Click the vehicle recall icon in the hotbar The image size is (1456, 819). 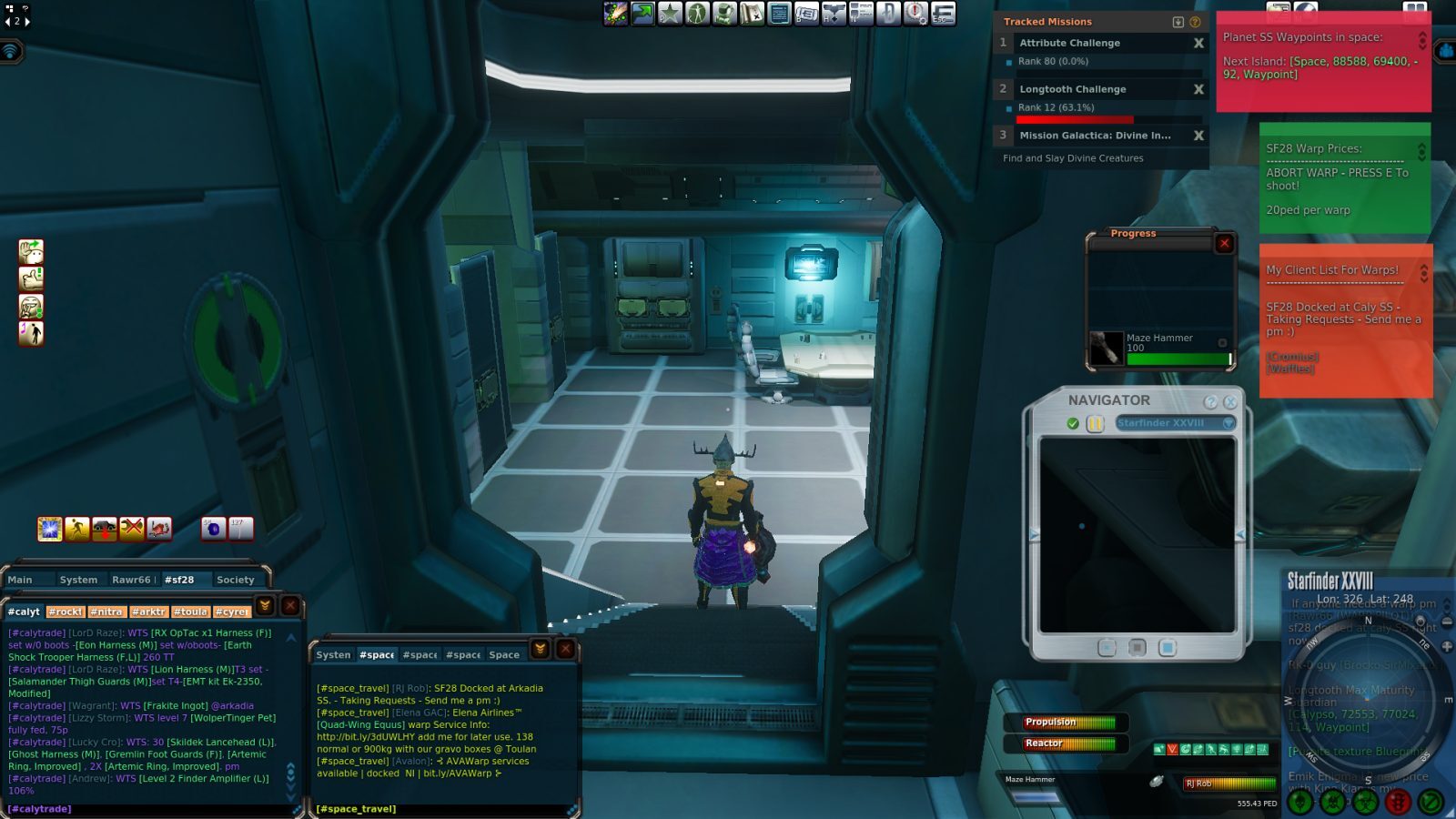(x=105, y=528)
